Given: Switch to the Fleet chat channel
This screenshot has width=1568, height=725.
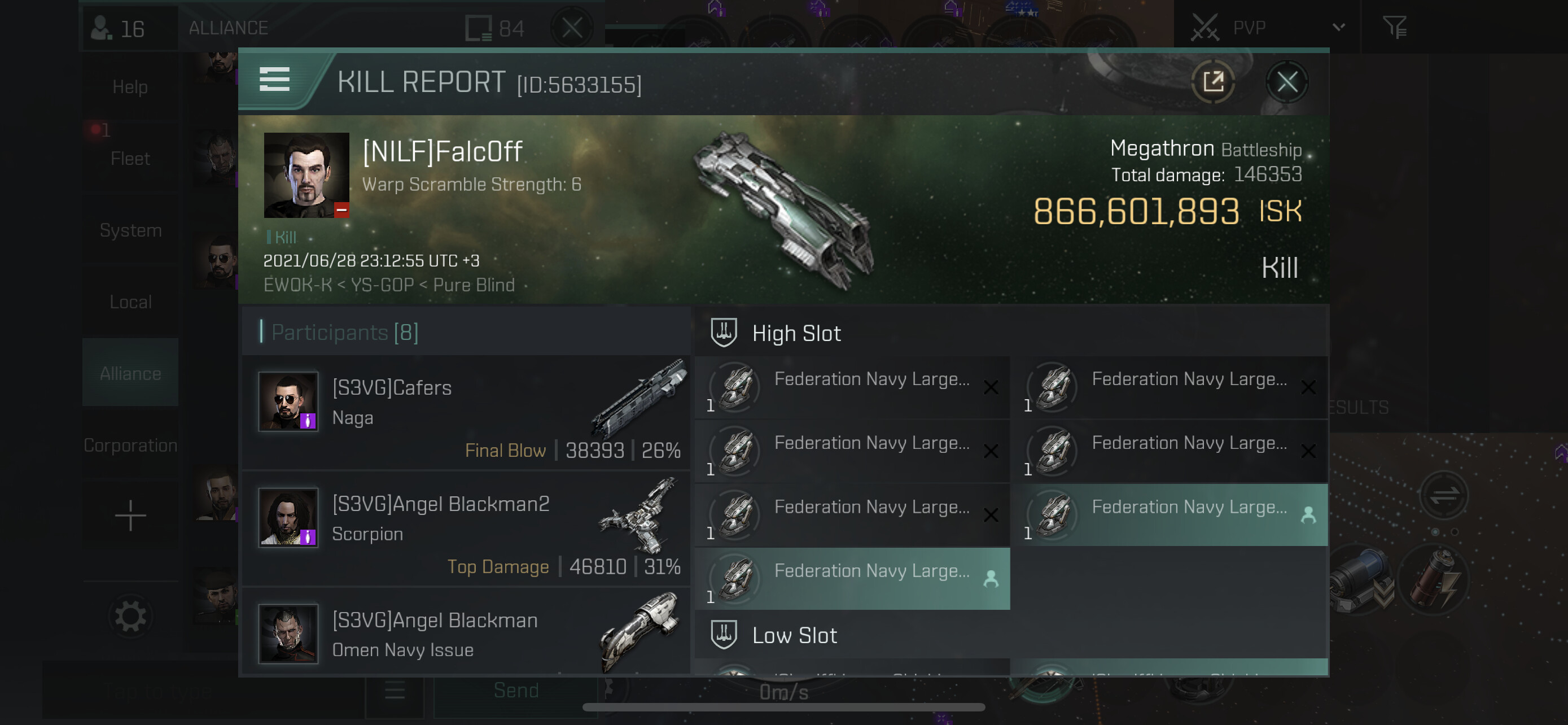Looking at the screenshot, I should coord(130,159).
